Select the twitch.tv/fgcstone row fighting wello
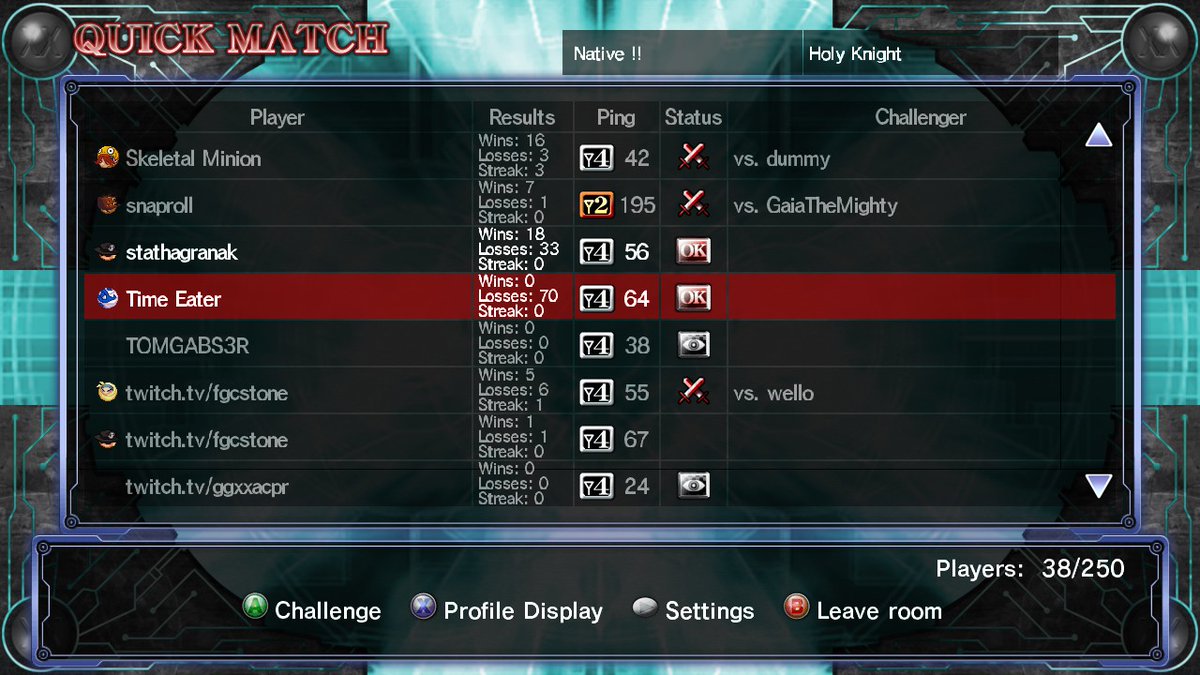The height and width of the screenshot is (675, 1200). (x=206, y=393)
